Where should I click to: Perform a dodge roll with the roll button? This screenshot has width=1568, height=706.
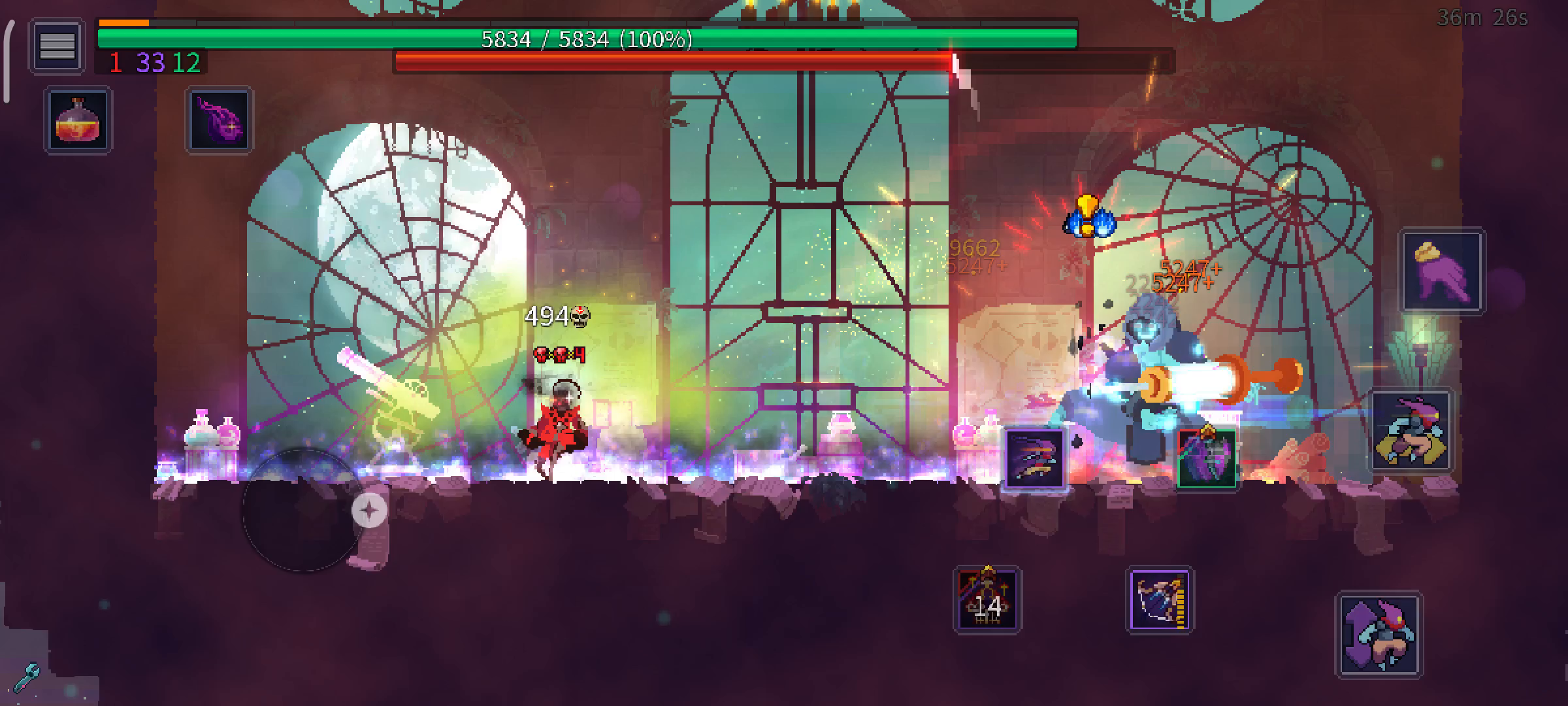coord(1411,431)
